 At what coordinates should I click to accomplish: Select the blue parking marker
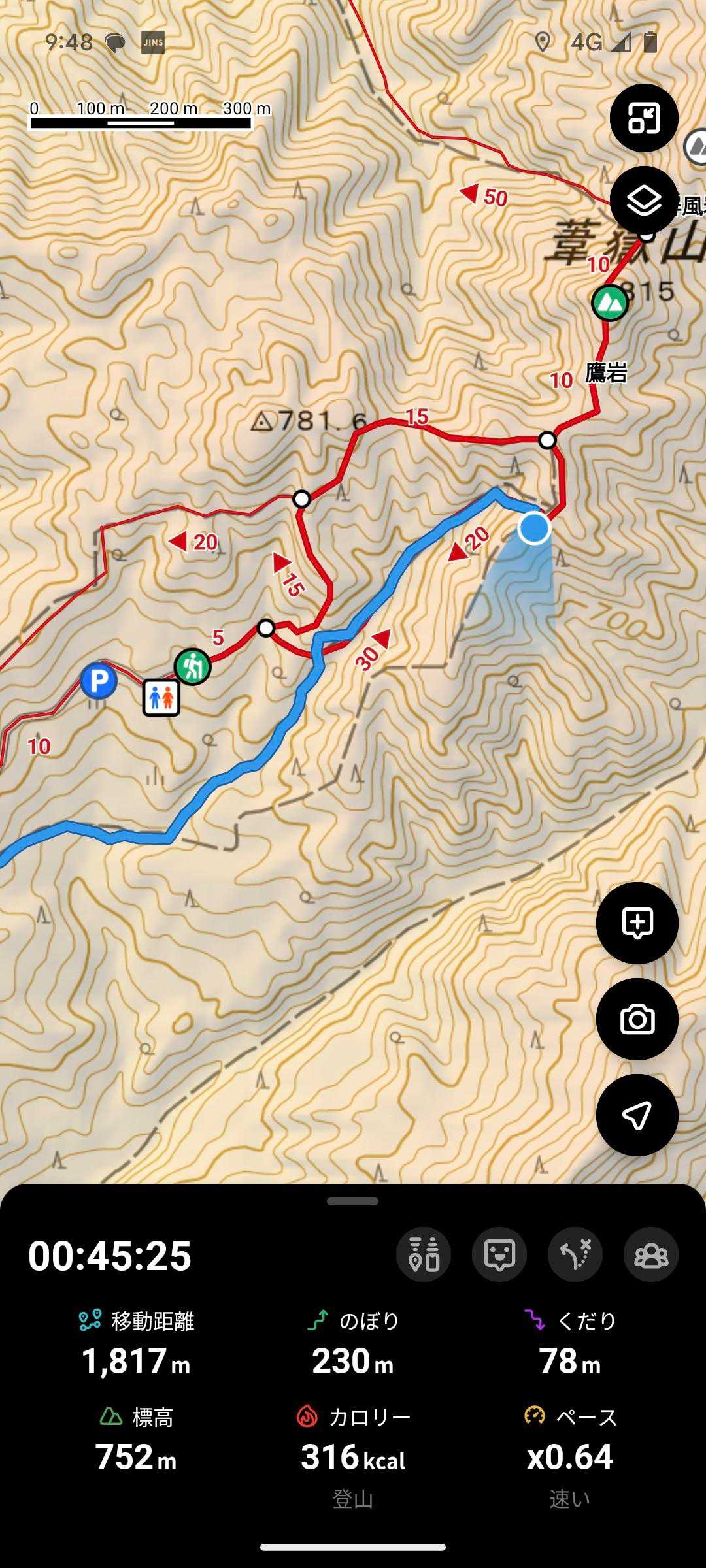[99, 681]
